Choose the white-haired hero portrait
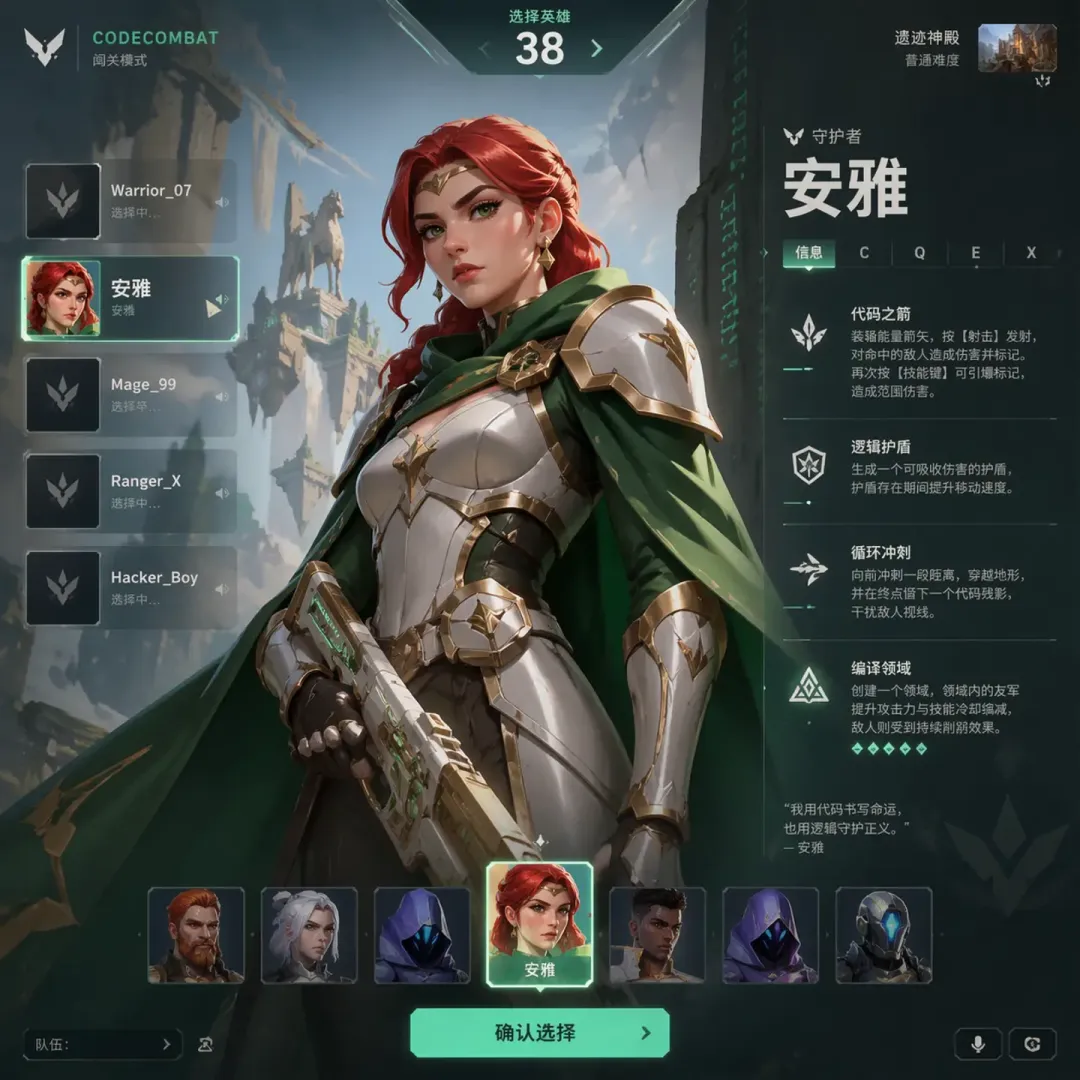 (309, 935)
